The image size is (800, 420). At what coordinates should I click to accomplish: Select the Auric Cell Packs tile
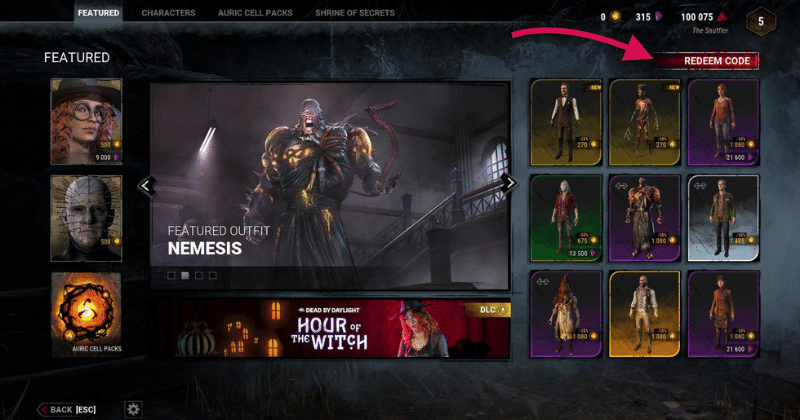(86, 316)
